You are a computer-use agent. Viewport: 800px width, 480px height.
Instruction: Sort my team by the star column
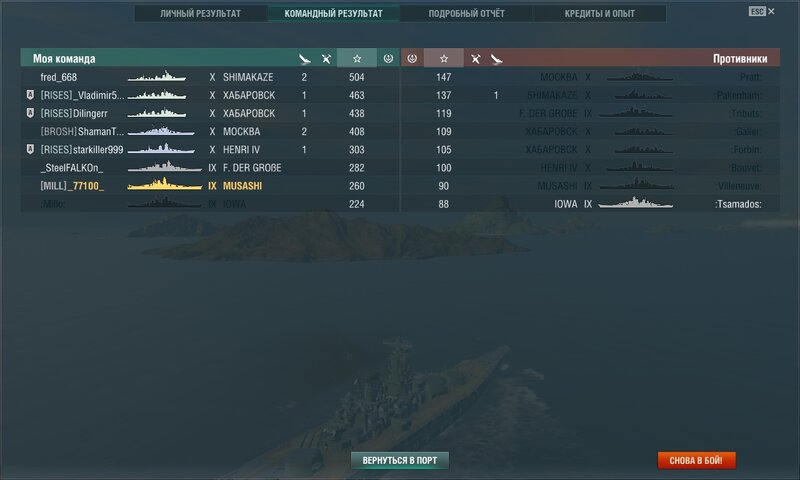tap(357, 58)
